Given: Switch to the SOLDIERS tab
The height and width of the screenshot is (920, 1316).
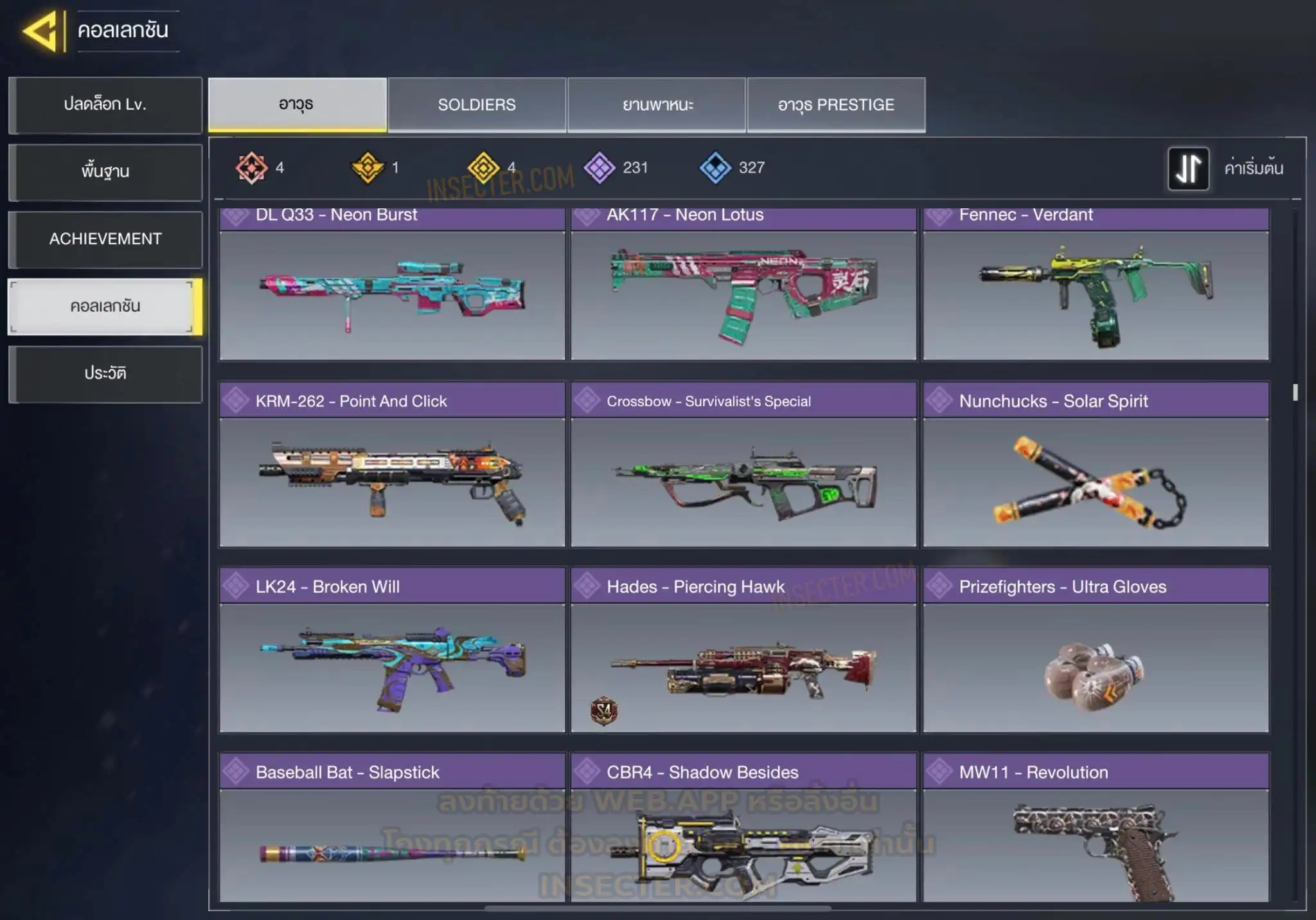Looking at the screenshot, I should coord(477,105).
